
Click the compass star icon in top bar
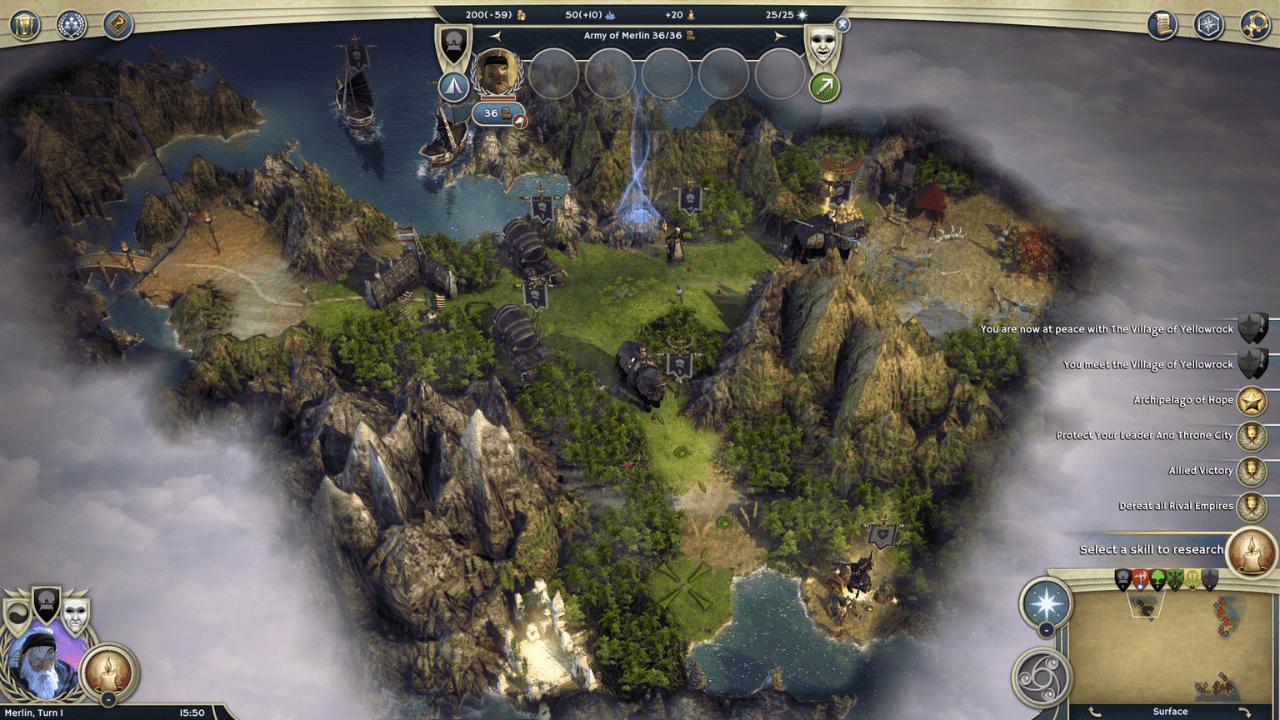coord(1209,24)
